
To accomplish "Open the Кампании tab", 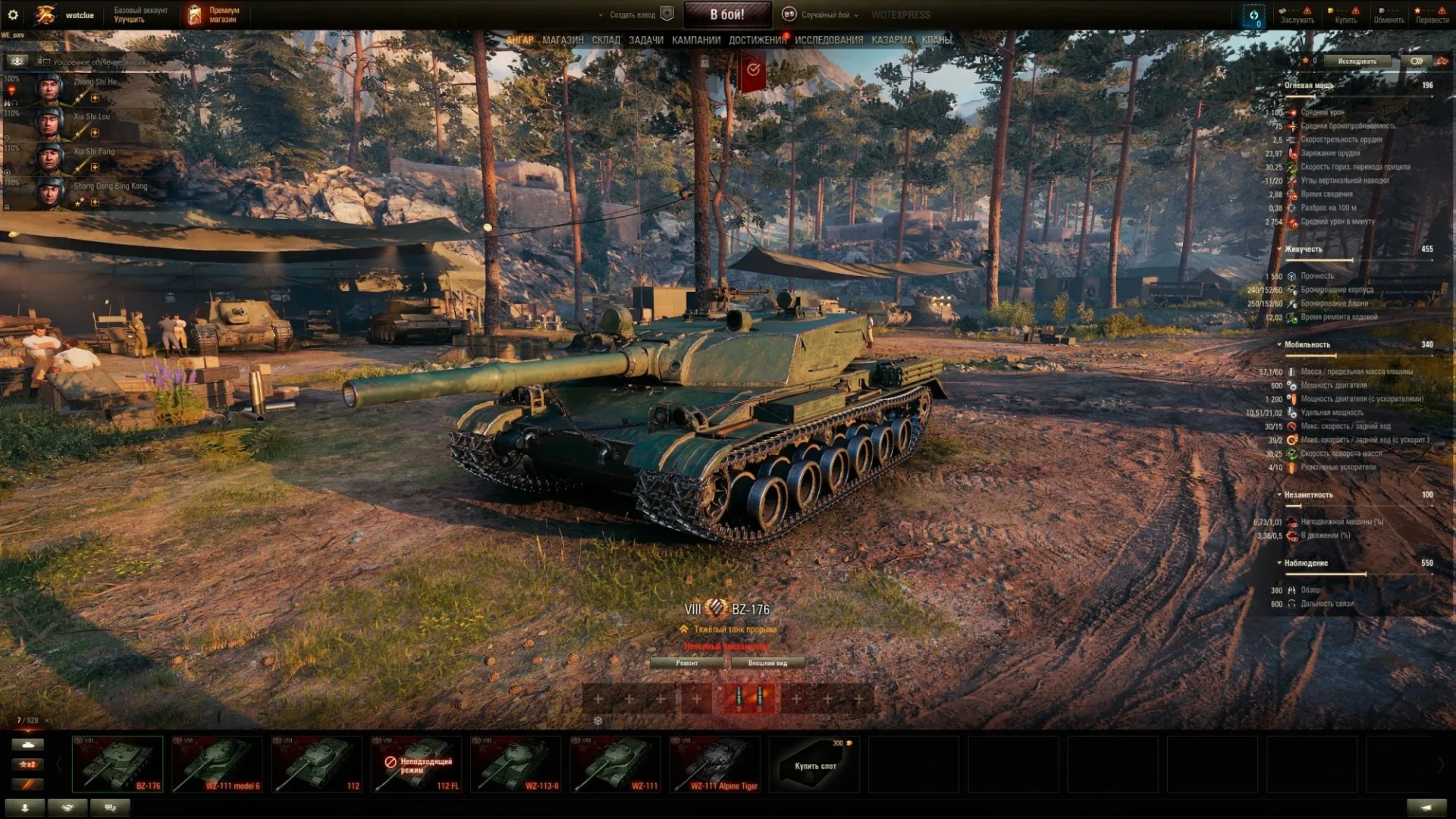I will (695, 40).
